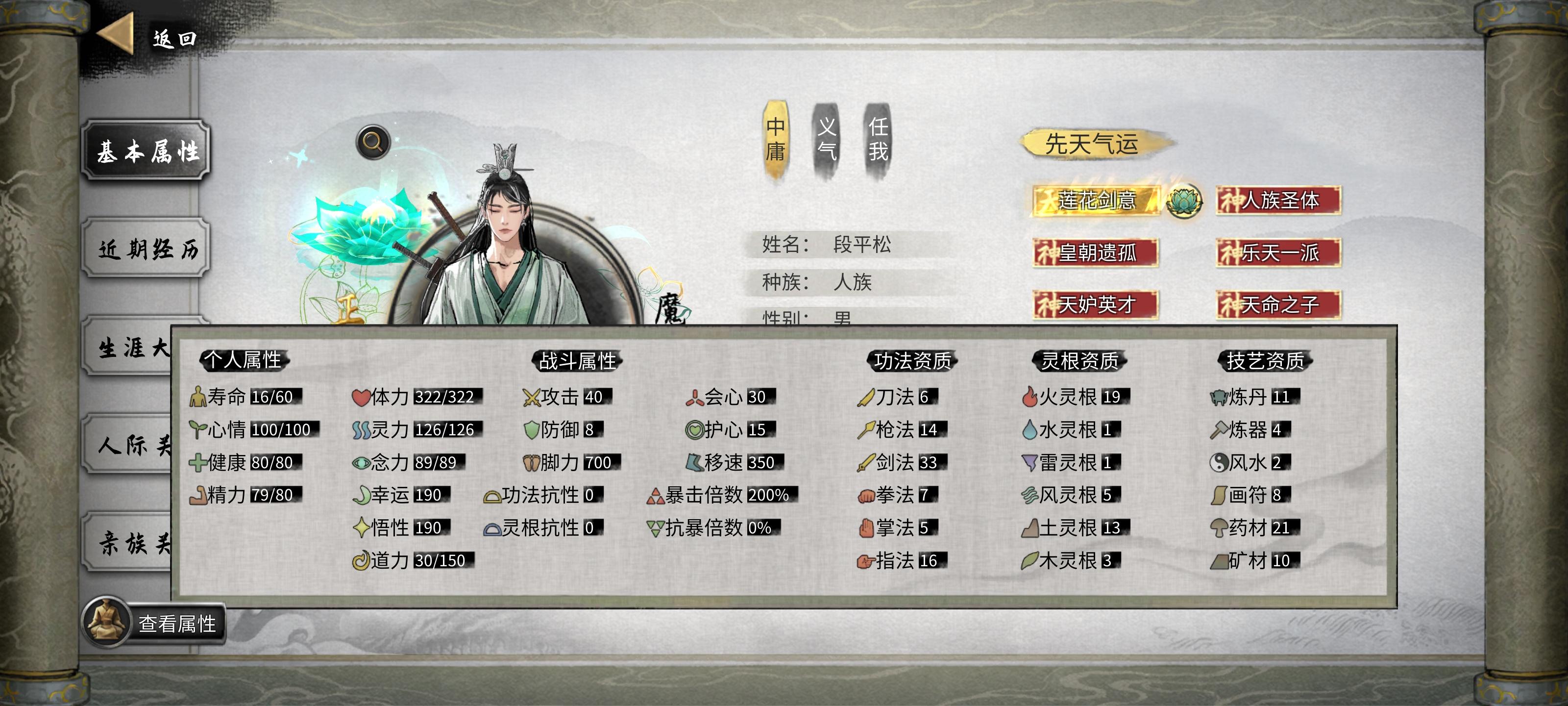The height and width of the screenshot is (706, 1568).
Task: Switch to the 近期经历 tab
Action: point(146,249)
